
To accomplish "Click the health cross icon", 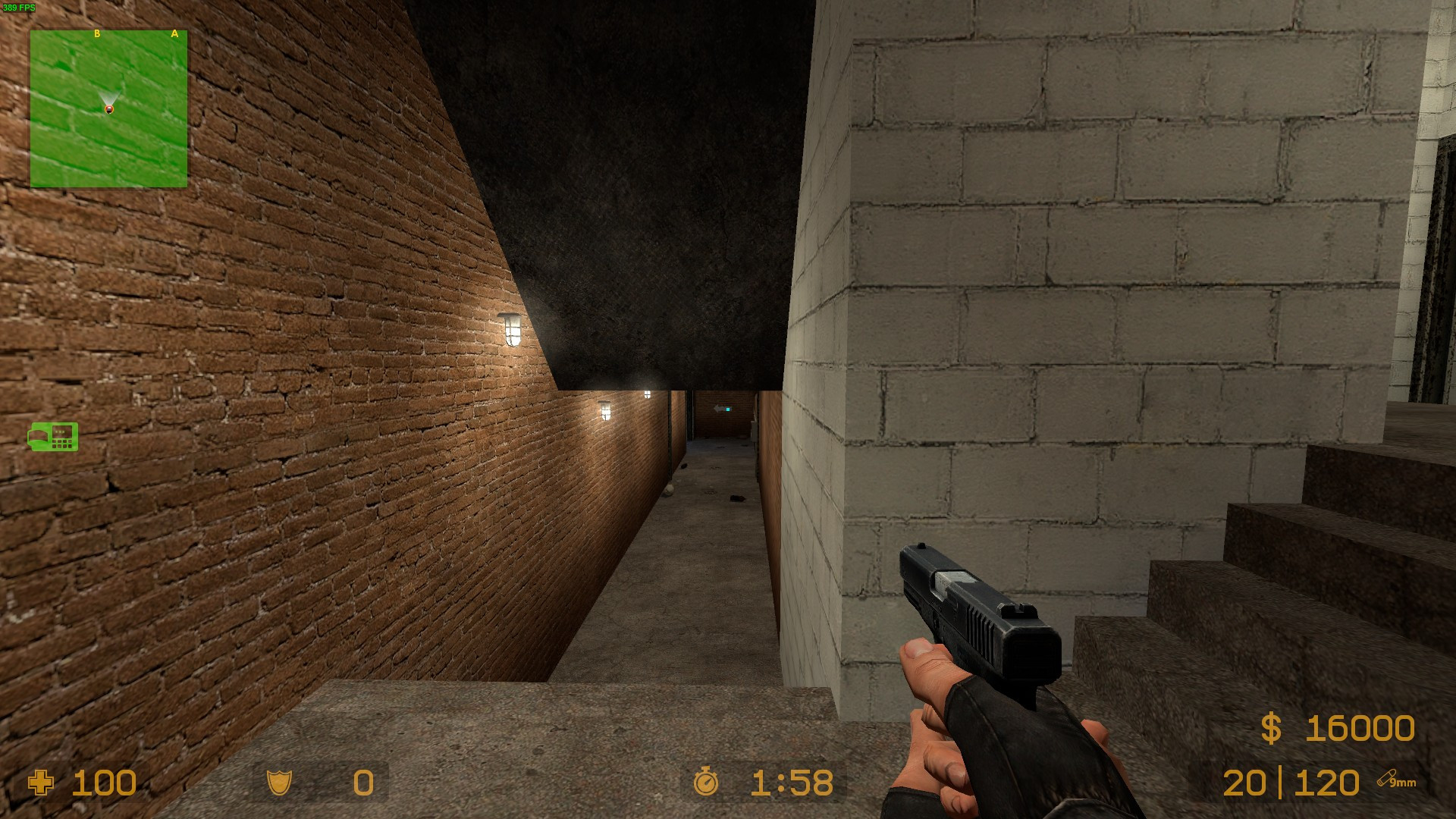I will coord(42,783).
